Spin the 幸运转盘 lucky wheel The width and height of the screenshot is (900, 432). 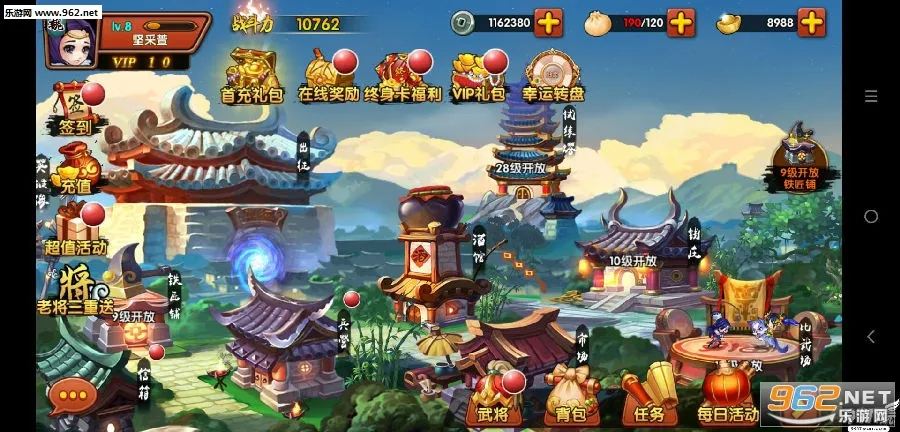pos(552,75)
